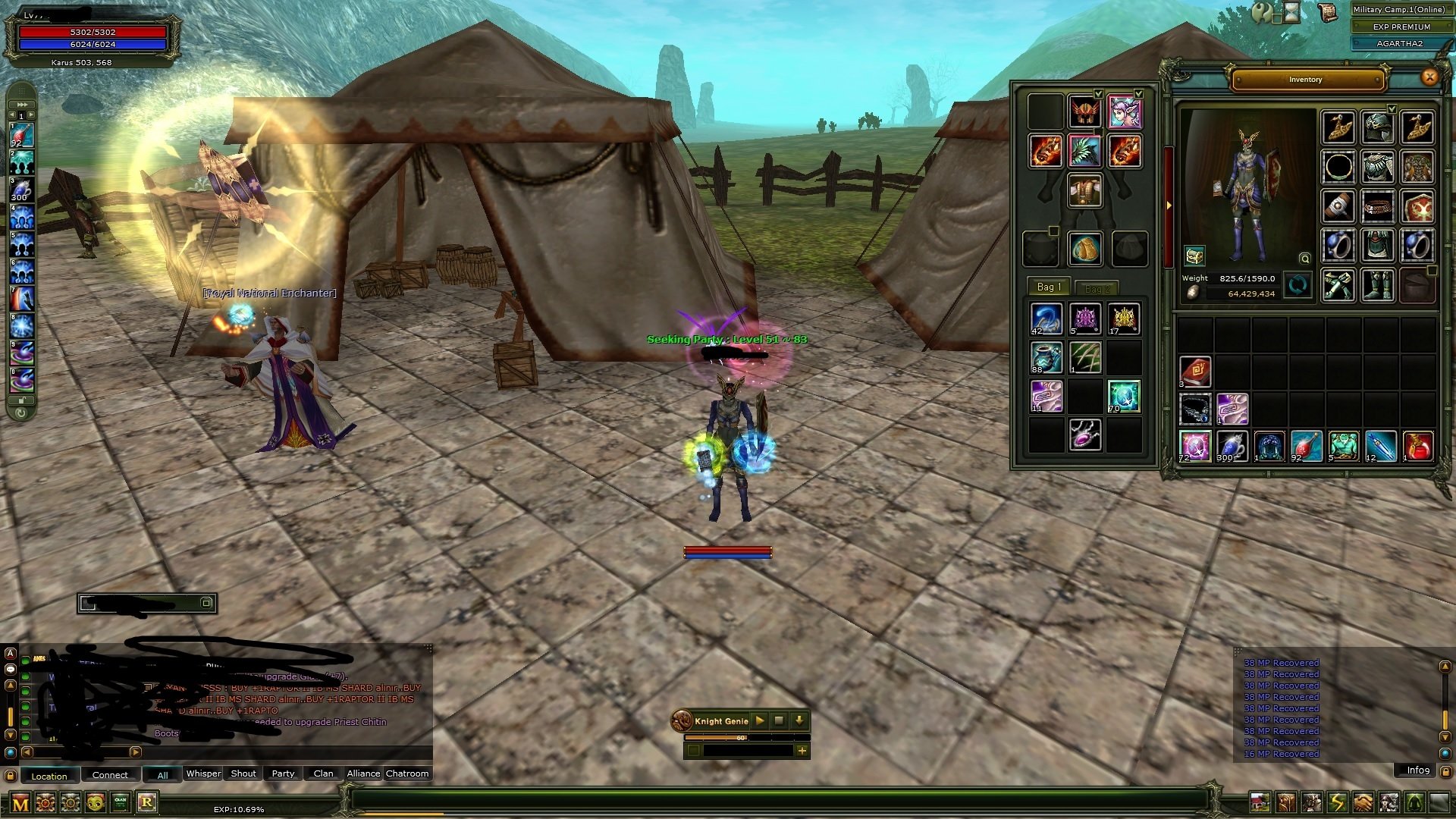Click the handshake trade icon bottom right
This screenshot has height=819, width=1456.
pyautogui.click(x=1362, y=801)
